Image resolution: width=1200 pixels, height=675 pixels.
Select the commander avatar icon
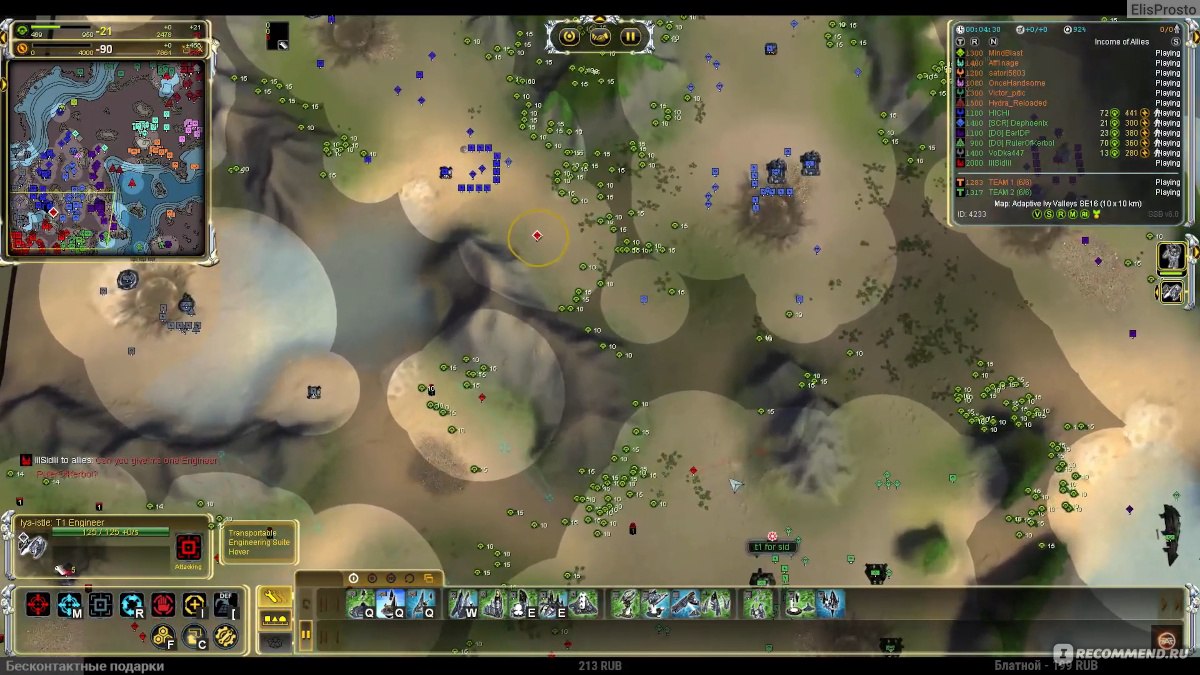1171,256
